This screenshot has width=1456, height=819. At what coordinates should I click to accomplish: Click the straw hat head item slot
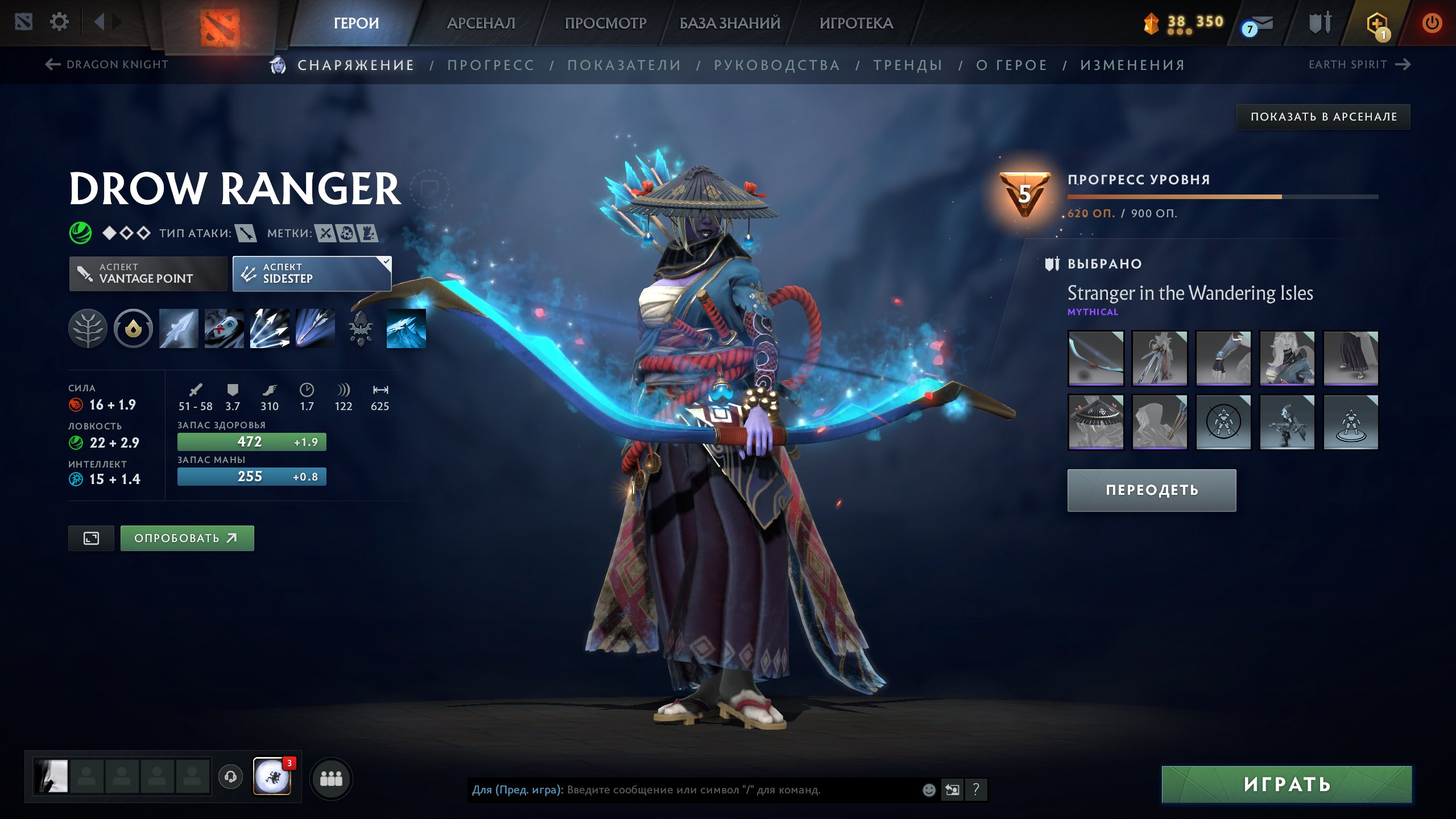pos(1096,423)
